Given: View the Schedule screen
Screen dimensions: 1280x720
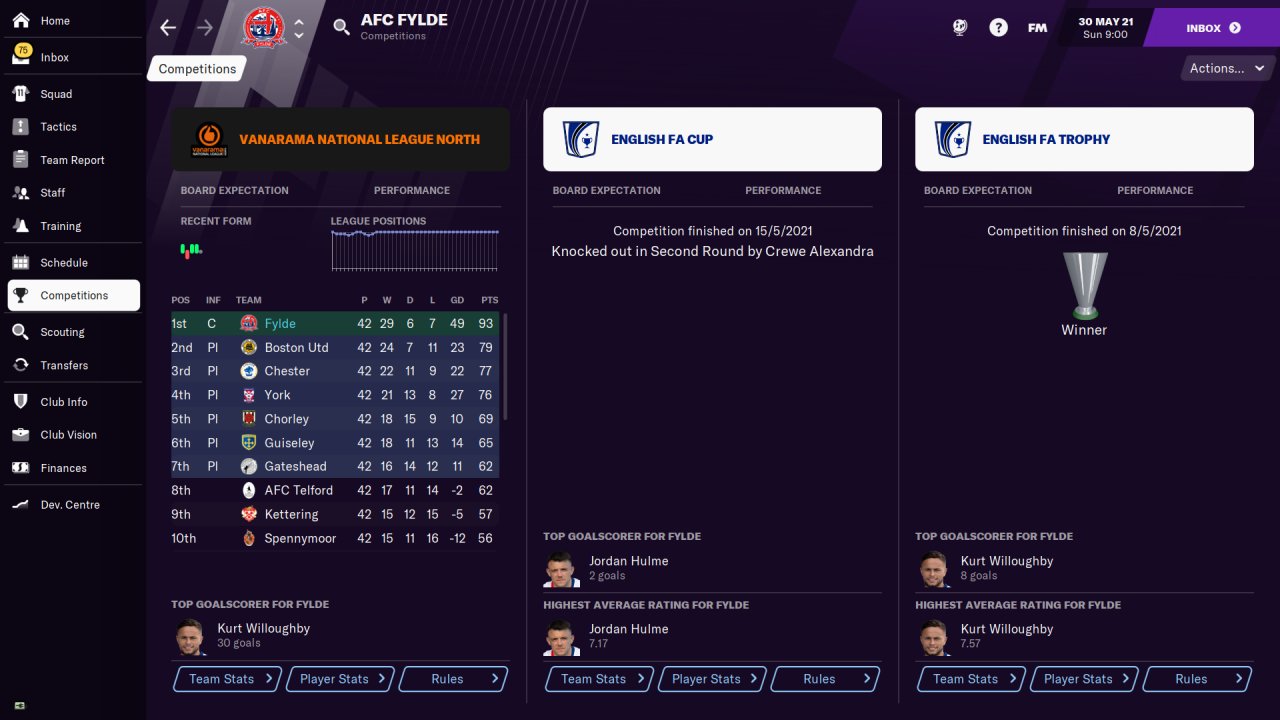Looking at the screenshot, I should (x=64, y=263).
